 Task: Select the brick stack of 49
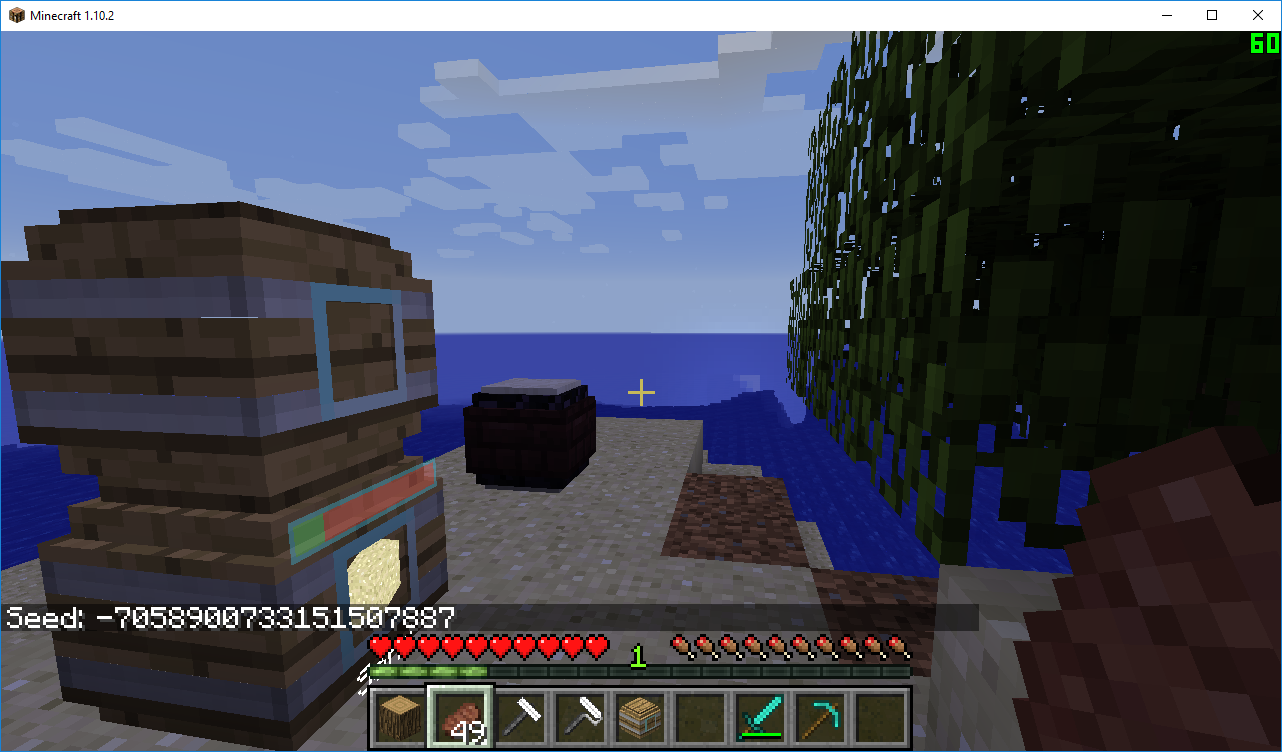pyautogui.click(x=460, y=717)
